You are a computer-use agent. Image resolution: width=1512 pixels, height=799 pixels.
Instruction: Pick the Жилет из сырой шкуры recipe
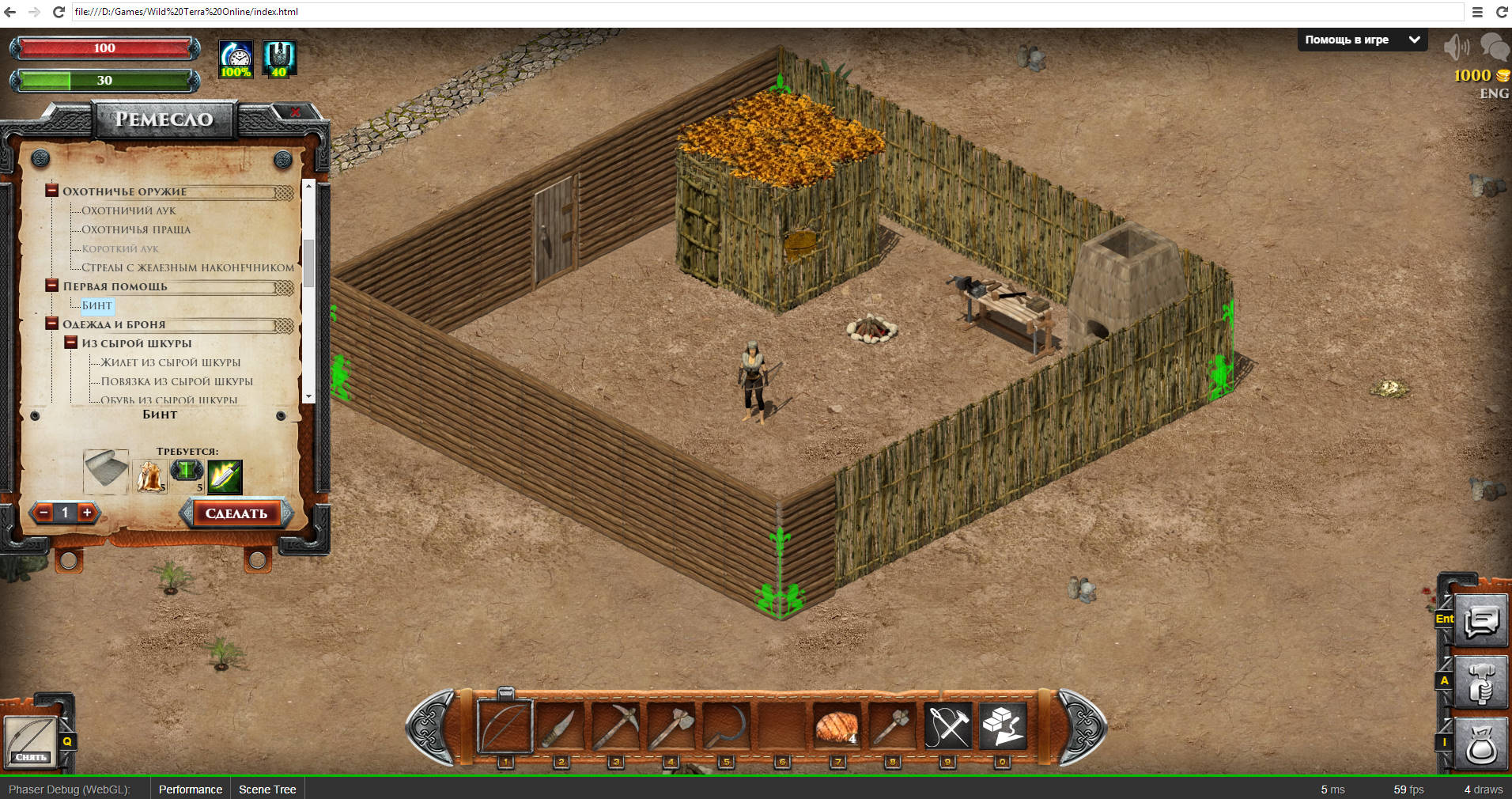pos(170,362)
